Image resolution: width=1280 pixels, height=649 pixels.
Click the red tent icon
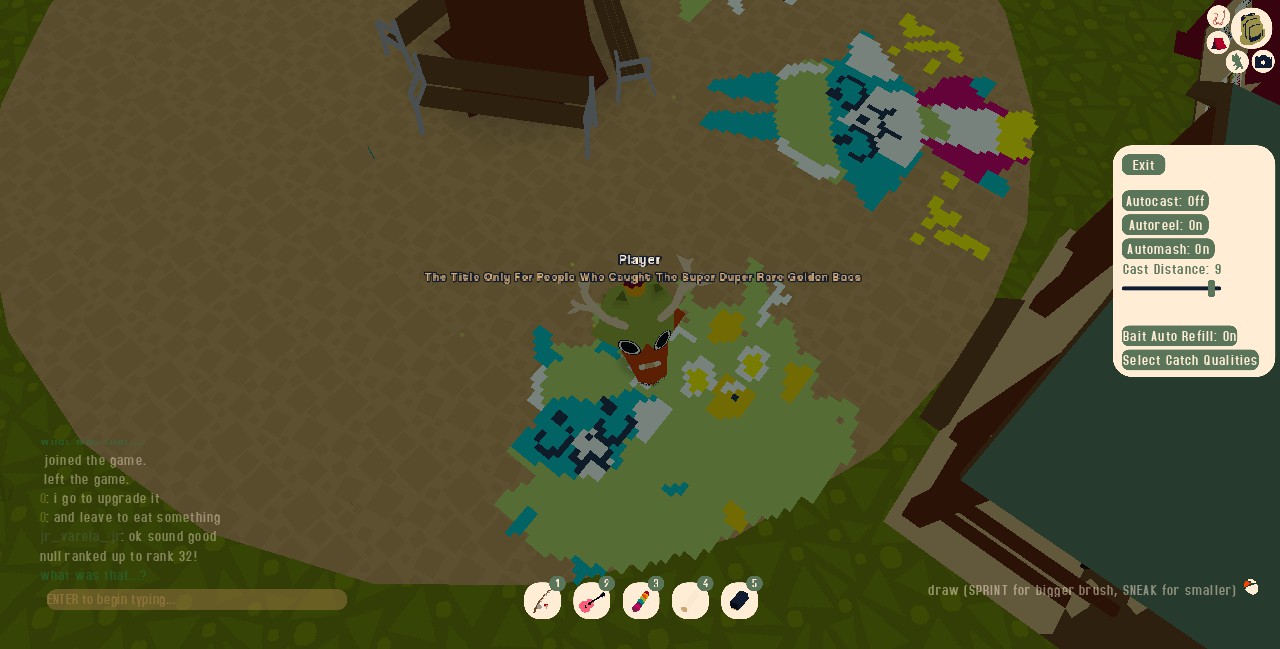pos(1218,43)
